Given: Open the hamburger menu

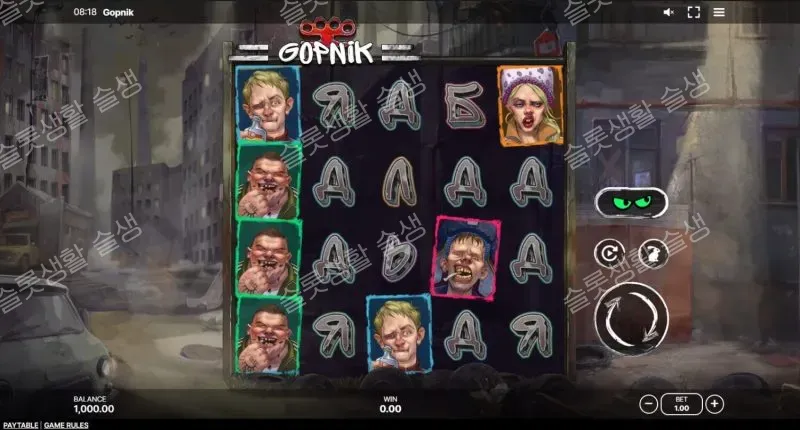Looking at the screenshot, I should 719,12.
